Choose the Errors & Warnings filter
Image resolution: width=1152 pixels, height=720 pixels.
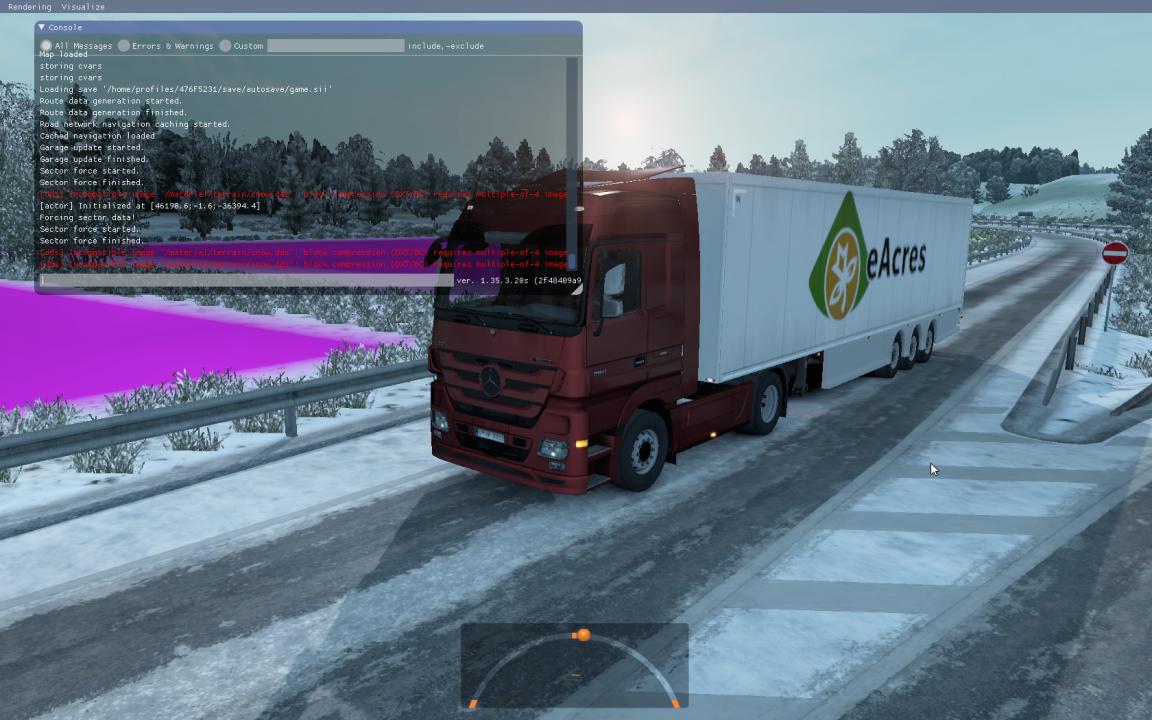pos(124,46)
